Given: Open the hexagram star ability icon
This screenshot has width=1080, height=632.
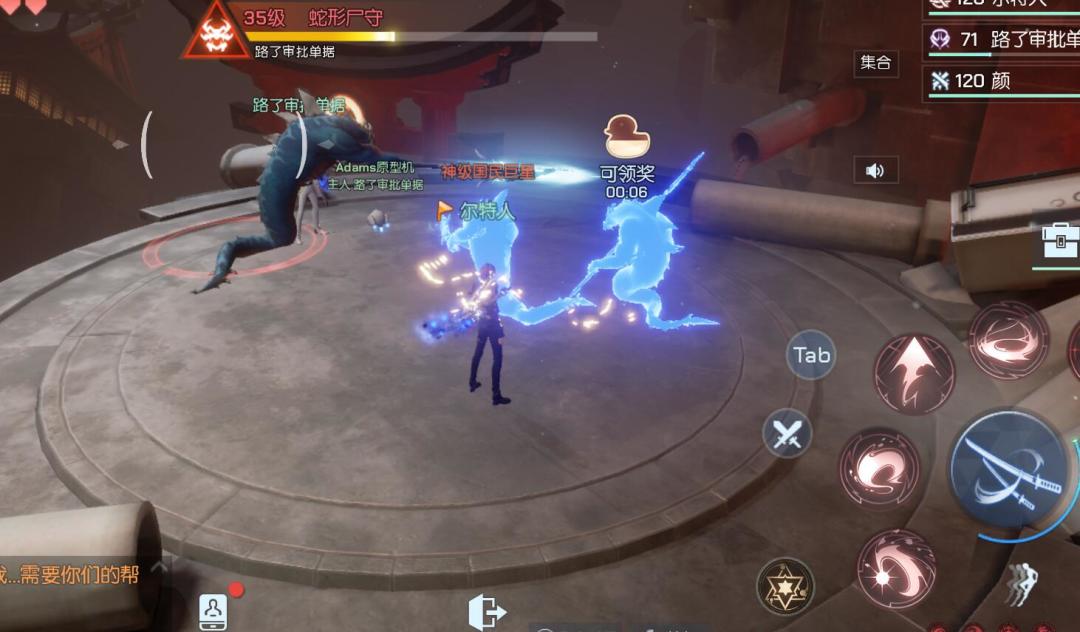Looking at the screenshot, I should 785,585.
